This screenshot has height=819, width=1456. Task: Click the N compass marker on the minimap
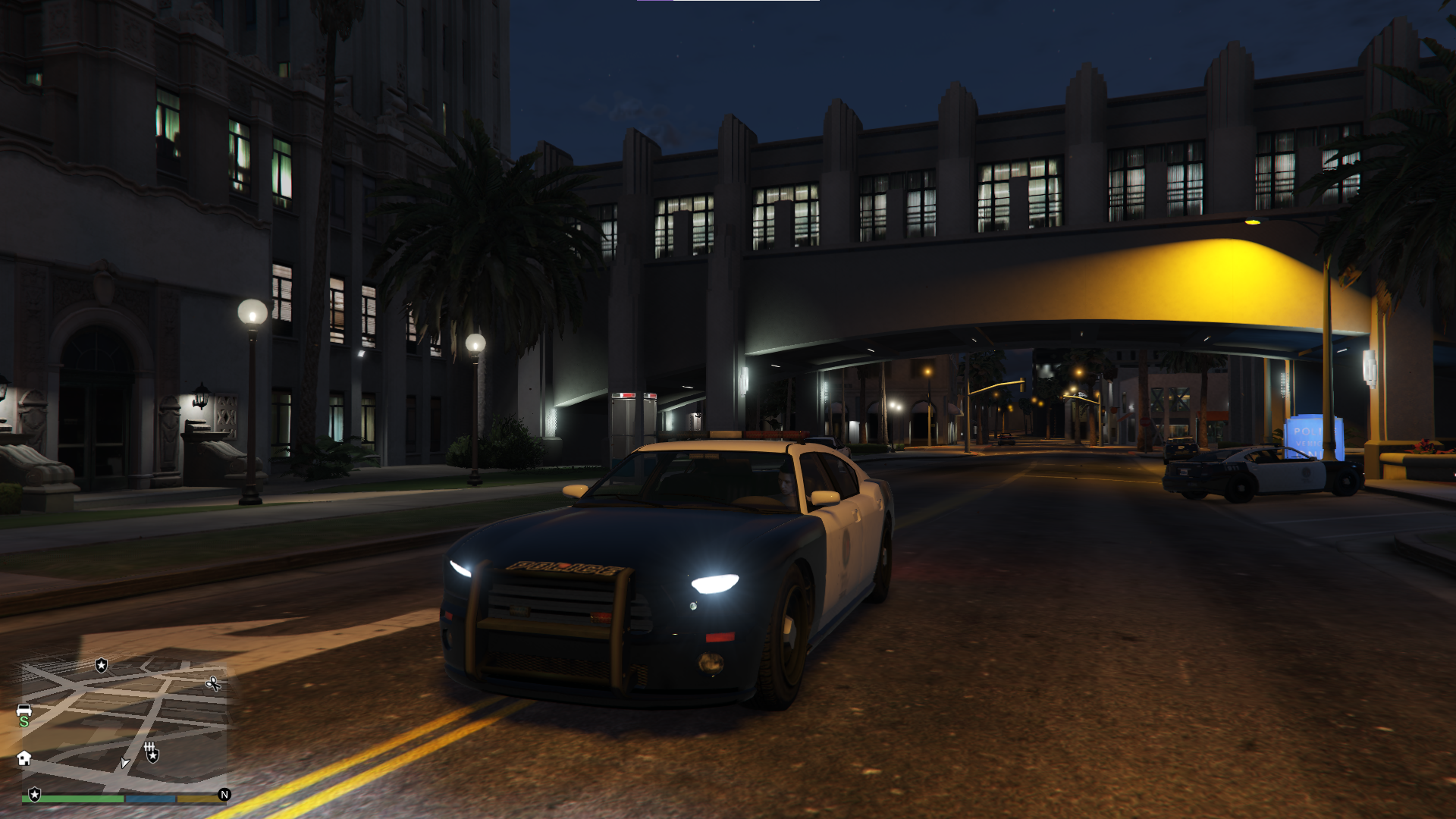pyautogui.click(x=224, y=795)
